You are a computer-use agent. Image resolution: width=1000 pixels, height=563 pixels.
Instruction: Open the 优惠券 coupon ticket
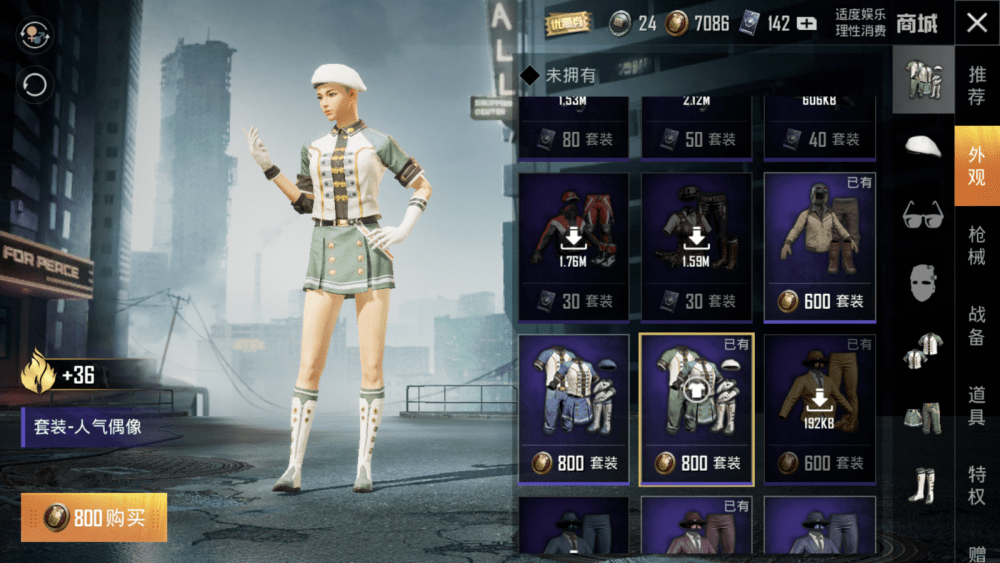[568, 23]
